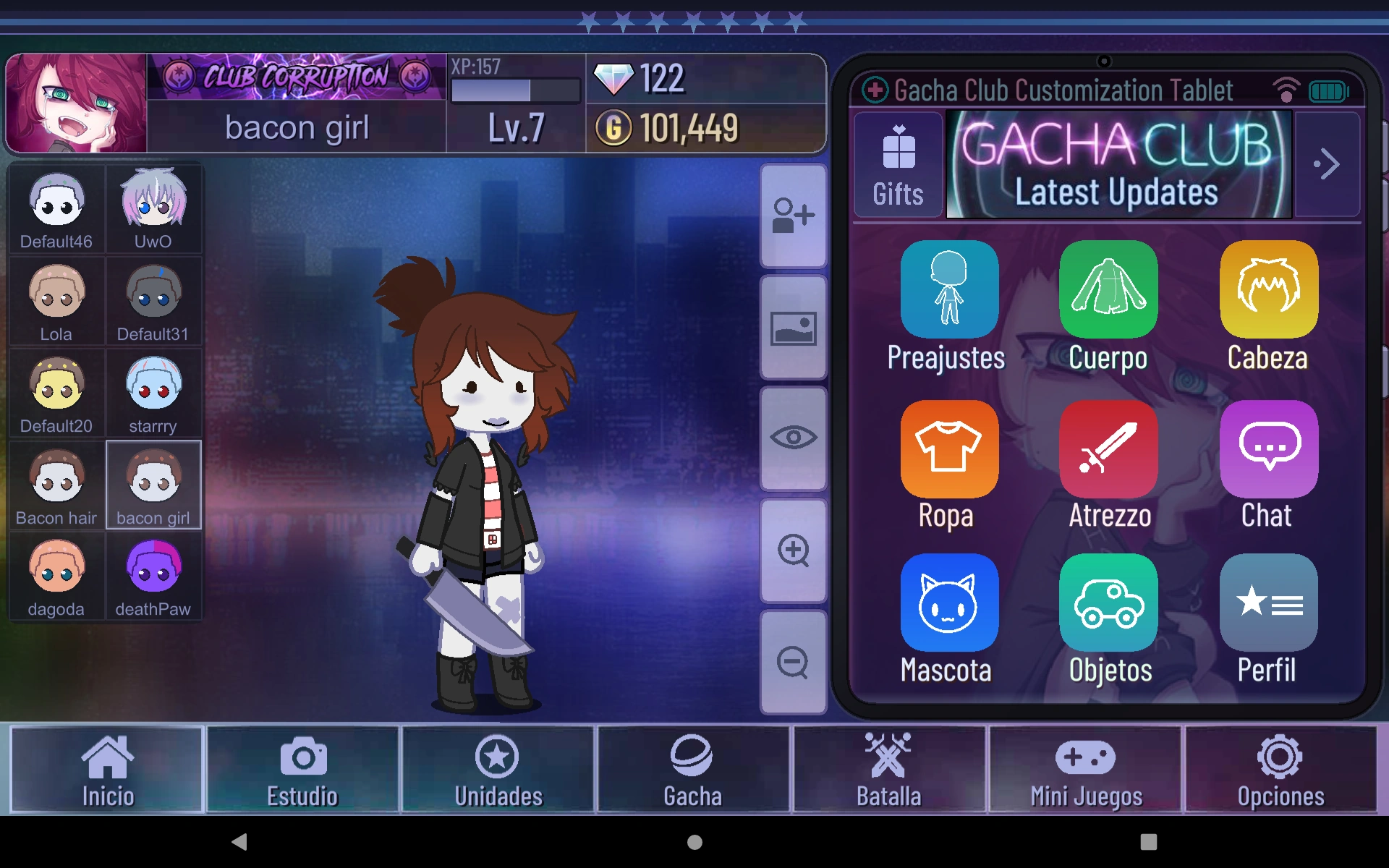Select the deathPaw character thumbnail

[153, 576]
